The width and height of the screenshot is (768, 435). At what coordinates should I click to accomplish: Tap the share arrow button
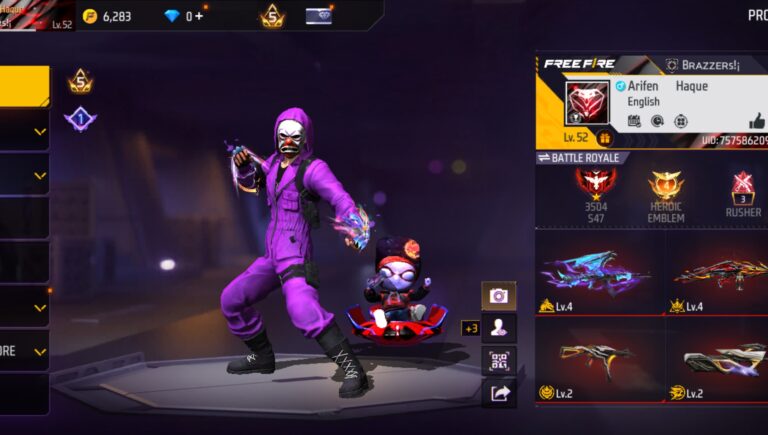click(x=499, y=393)
